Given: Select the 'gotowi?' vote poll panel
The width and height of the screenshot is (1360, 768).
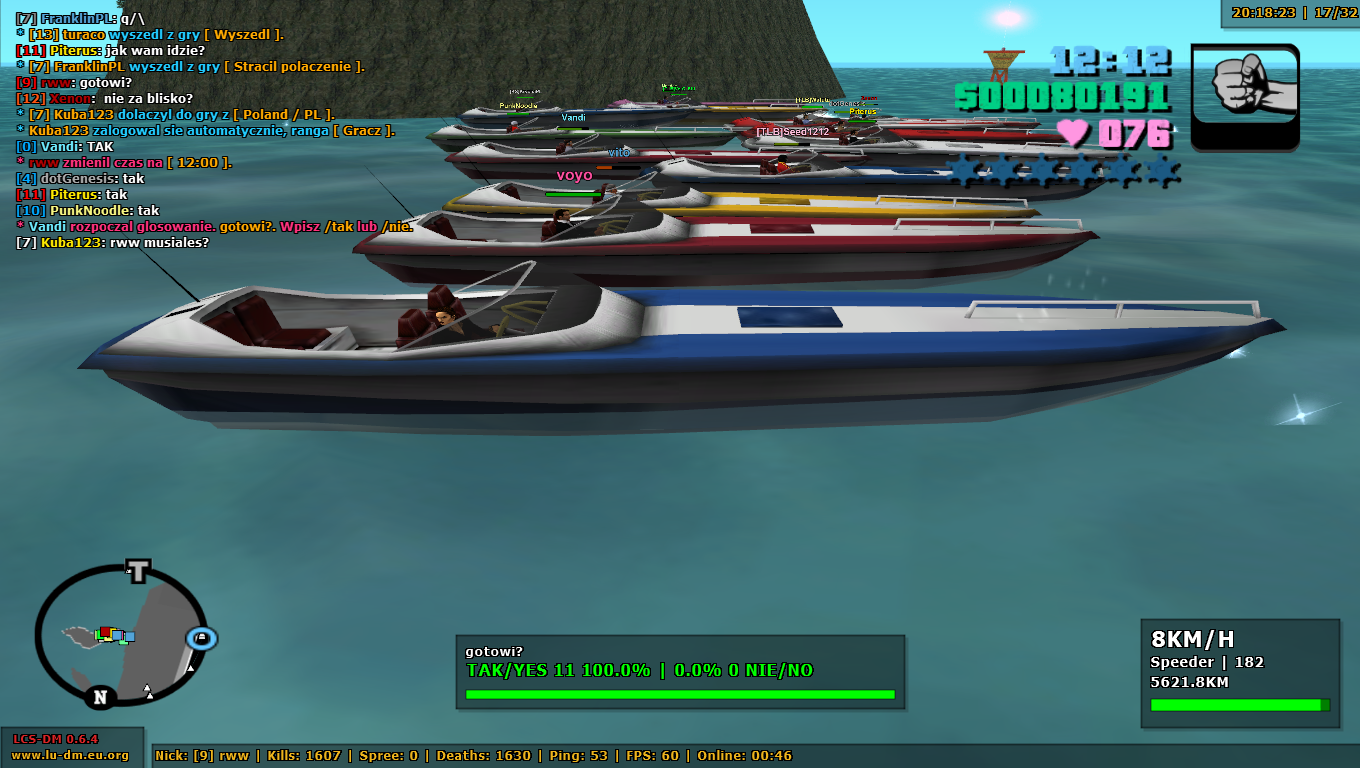Looking at the screenshot, I should click(x=680, y=672).
